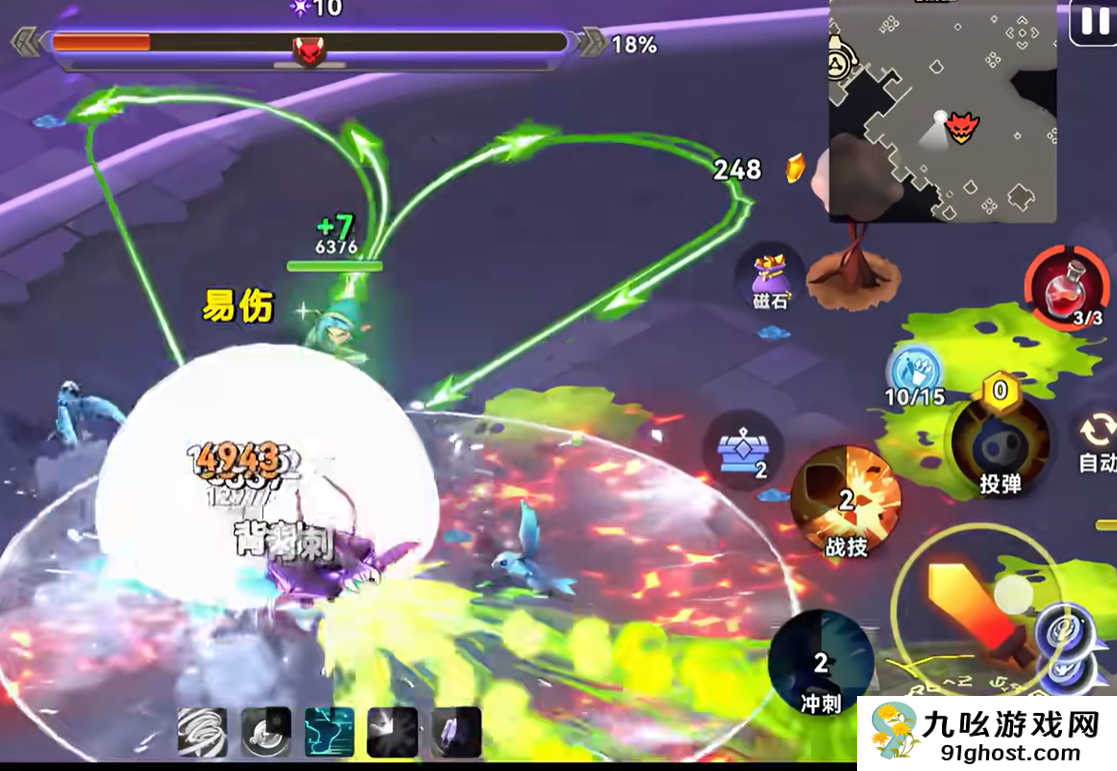This screenshot has height=771, width=1117.
Task: Toggle 自动 auto-battle mode
Action: 1096,440
